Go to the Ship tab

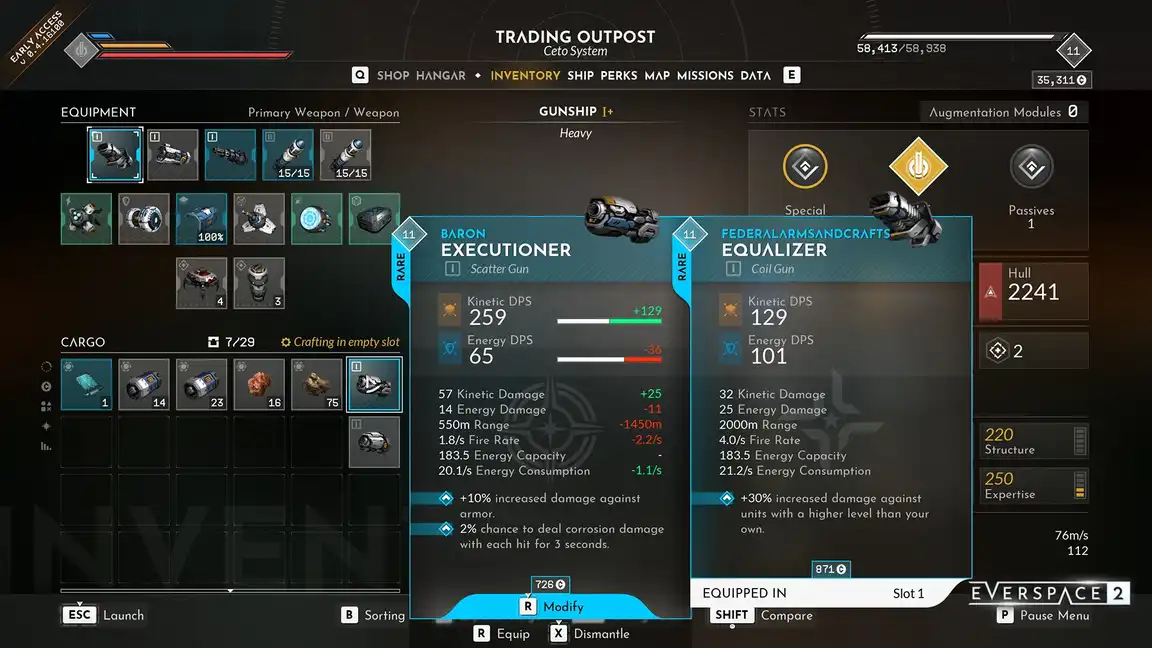point(580,75)
